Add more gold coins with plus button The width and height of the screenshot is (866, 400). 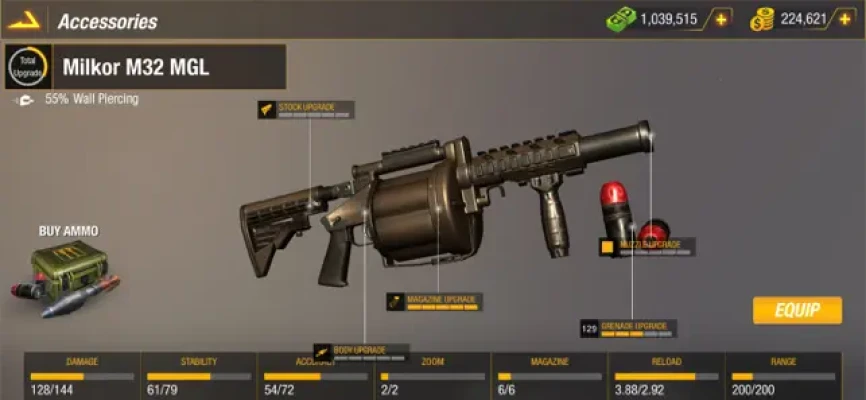pos(848,19)
